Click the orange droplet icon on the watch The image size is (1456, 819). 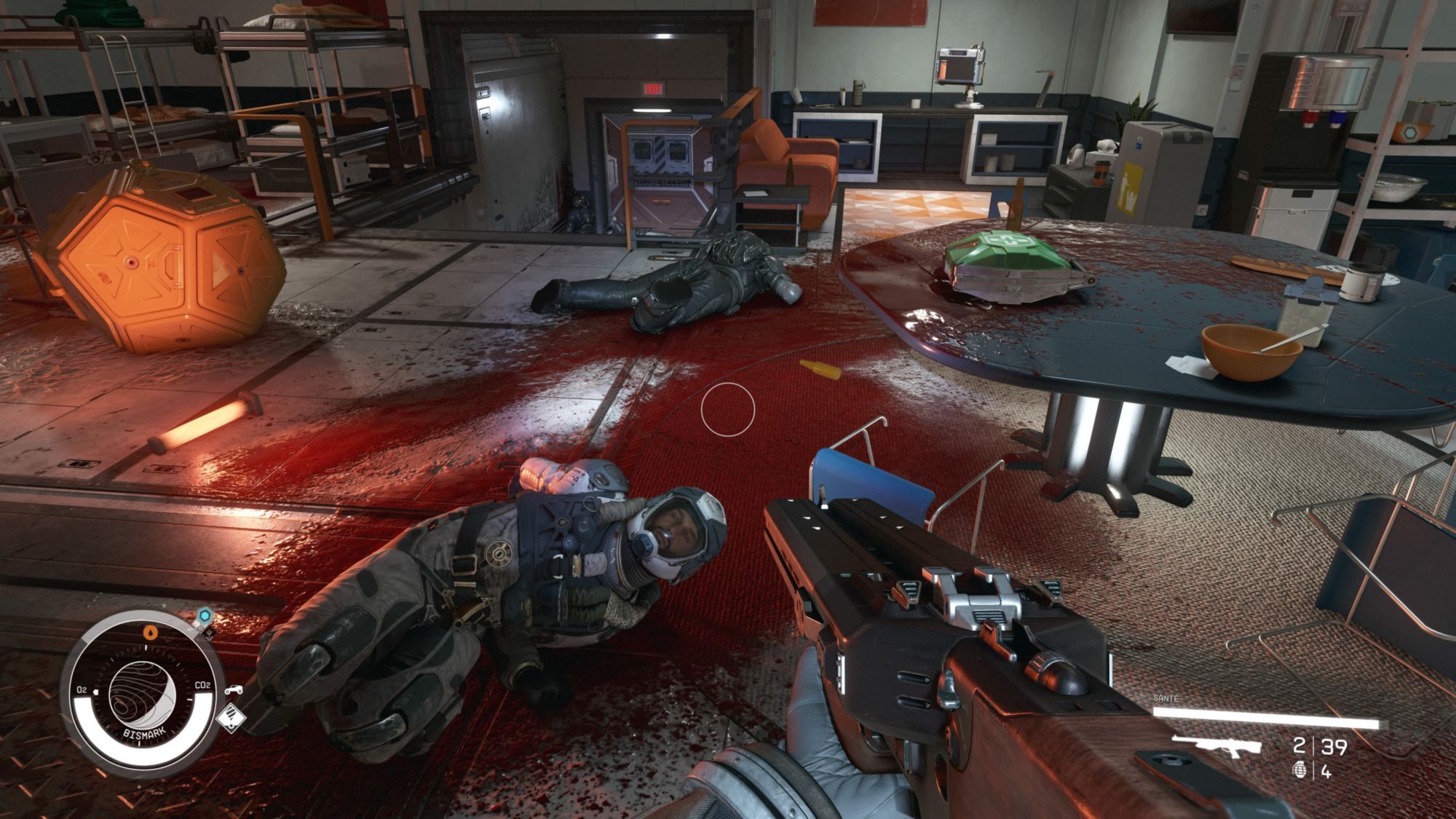coord(150,632)
